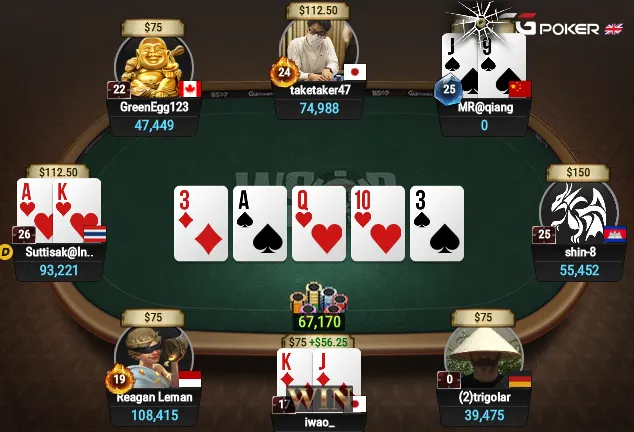Choose the Suttisak player name panel
Screen dimensions: 634x432
click(x=60, y=252)
